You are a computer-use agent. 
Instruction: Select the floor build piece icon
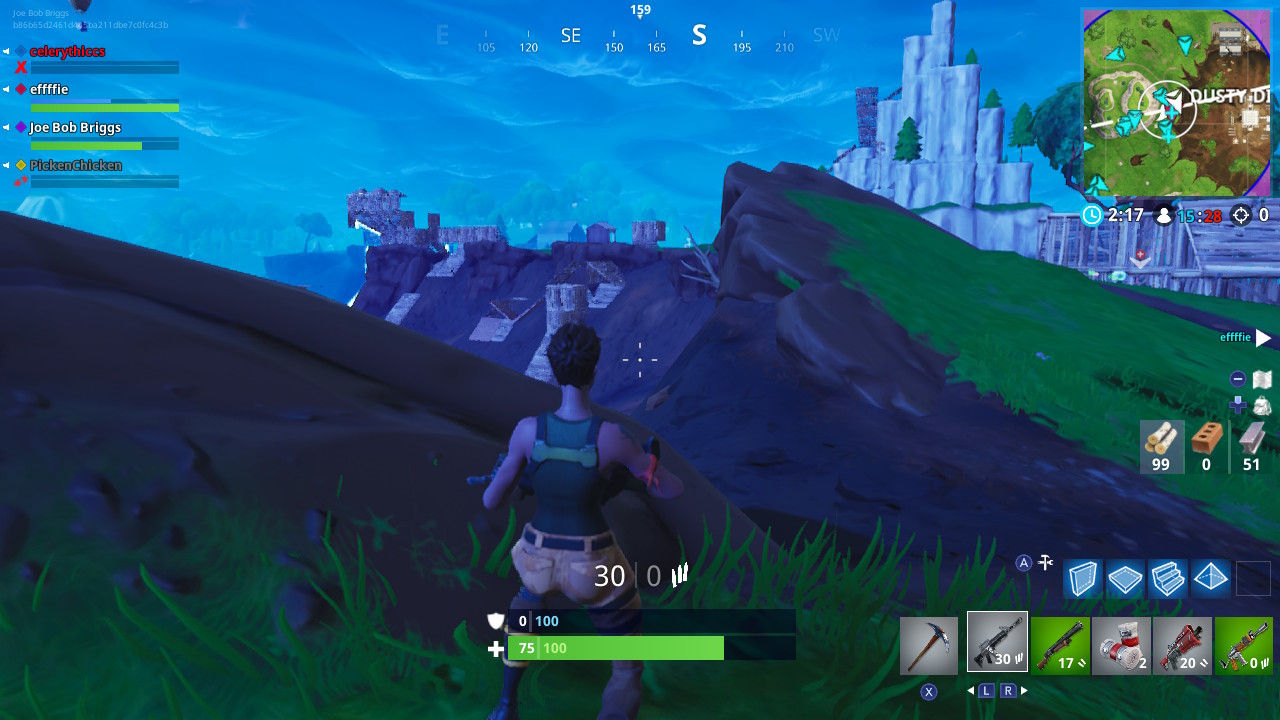pos(1124,578)
